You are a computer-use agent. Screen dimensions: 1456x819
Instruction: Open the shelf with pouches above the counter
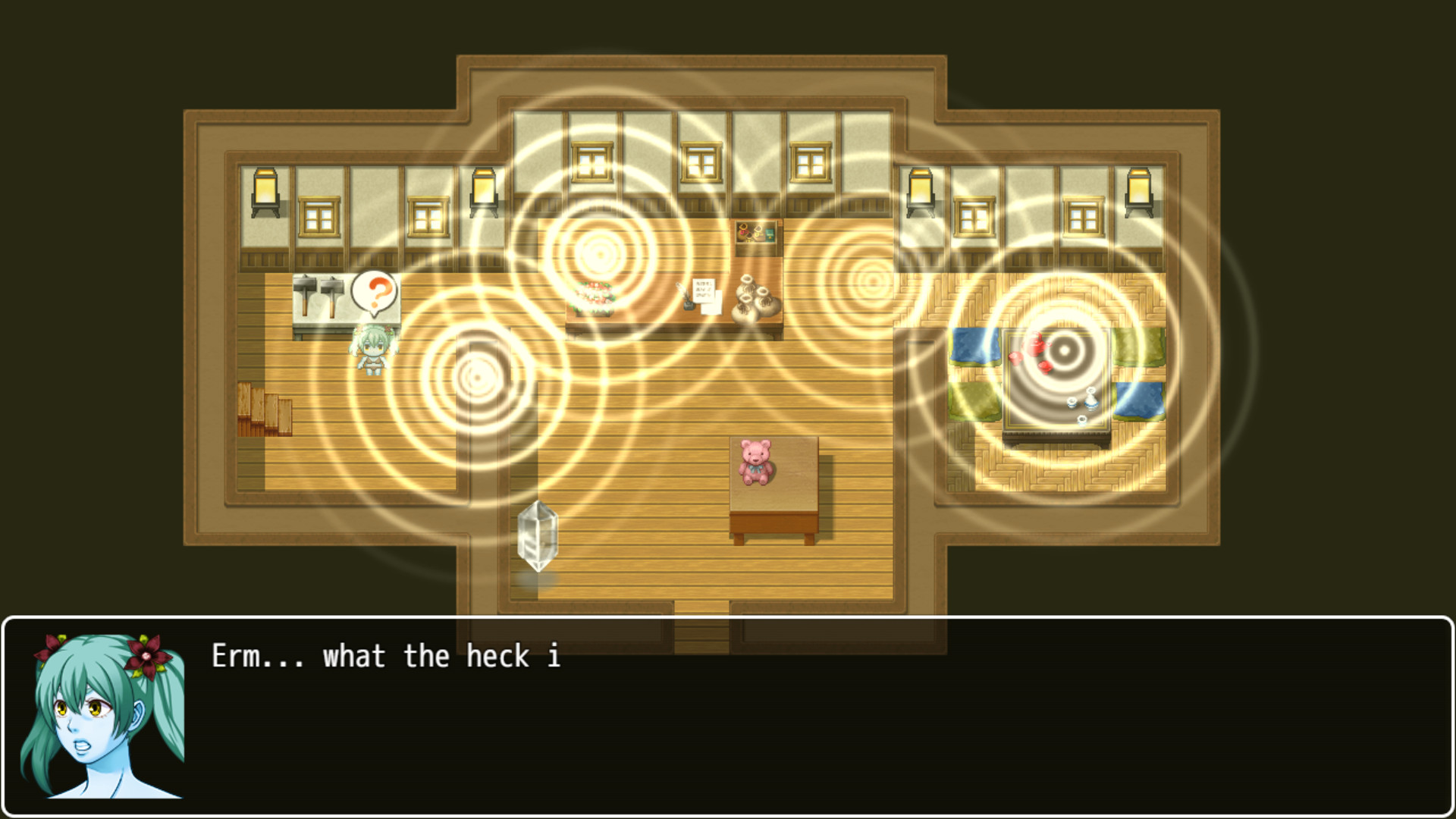(x=755, y=234)
